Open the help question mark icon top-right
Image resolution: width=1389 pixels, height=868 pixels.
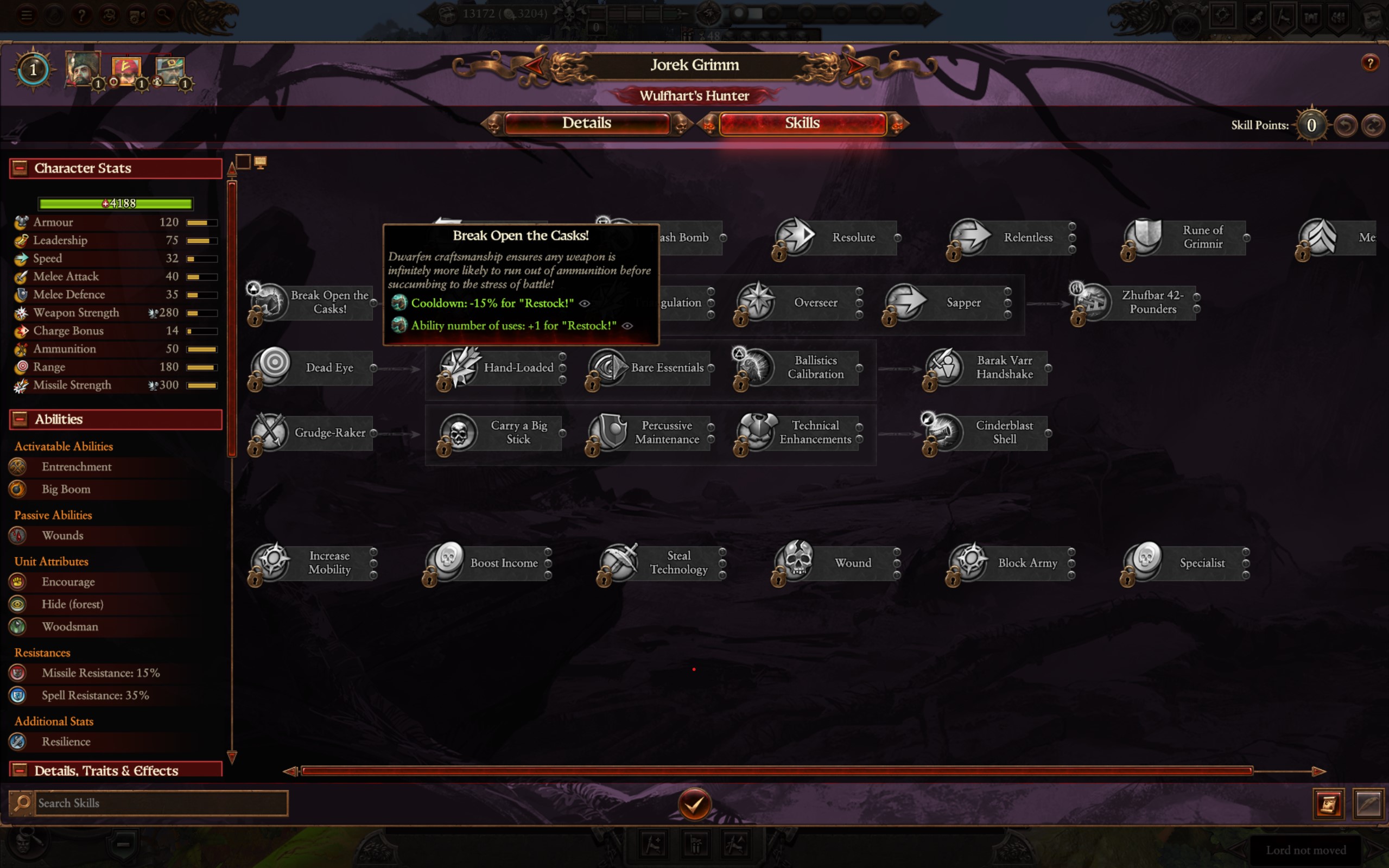pos(1371,63)
